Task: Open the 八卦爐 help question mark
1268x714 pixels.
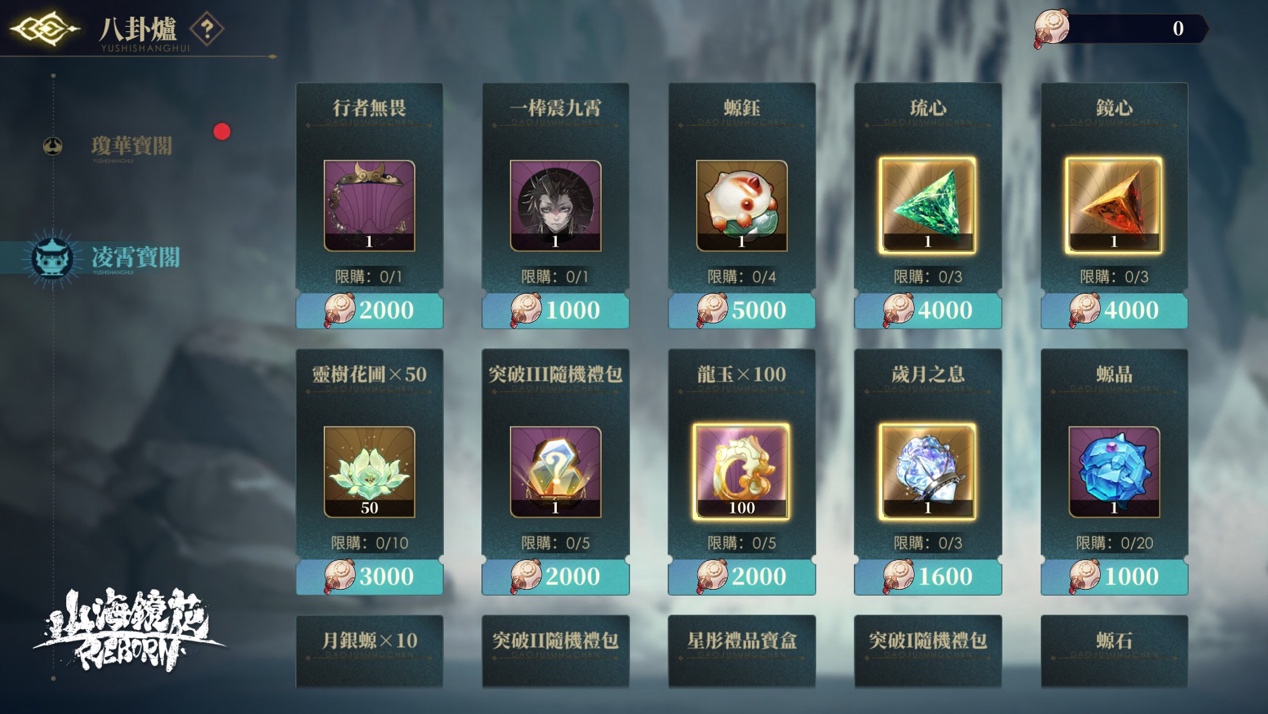Action: click(207, 29)
